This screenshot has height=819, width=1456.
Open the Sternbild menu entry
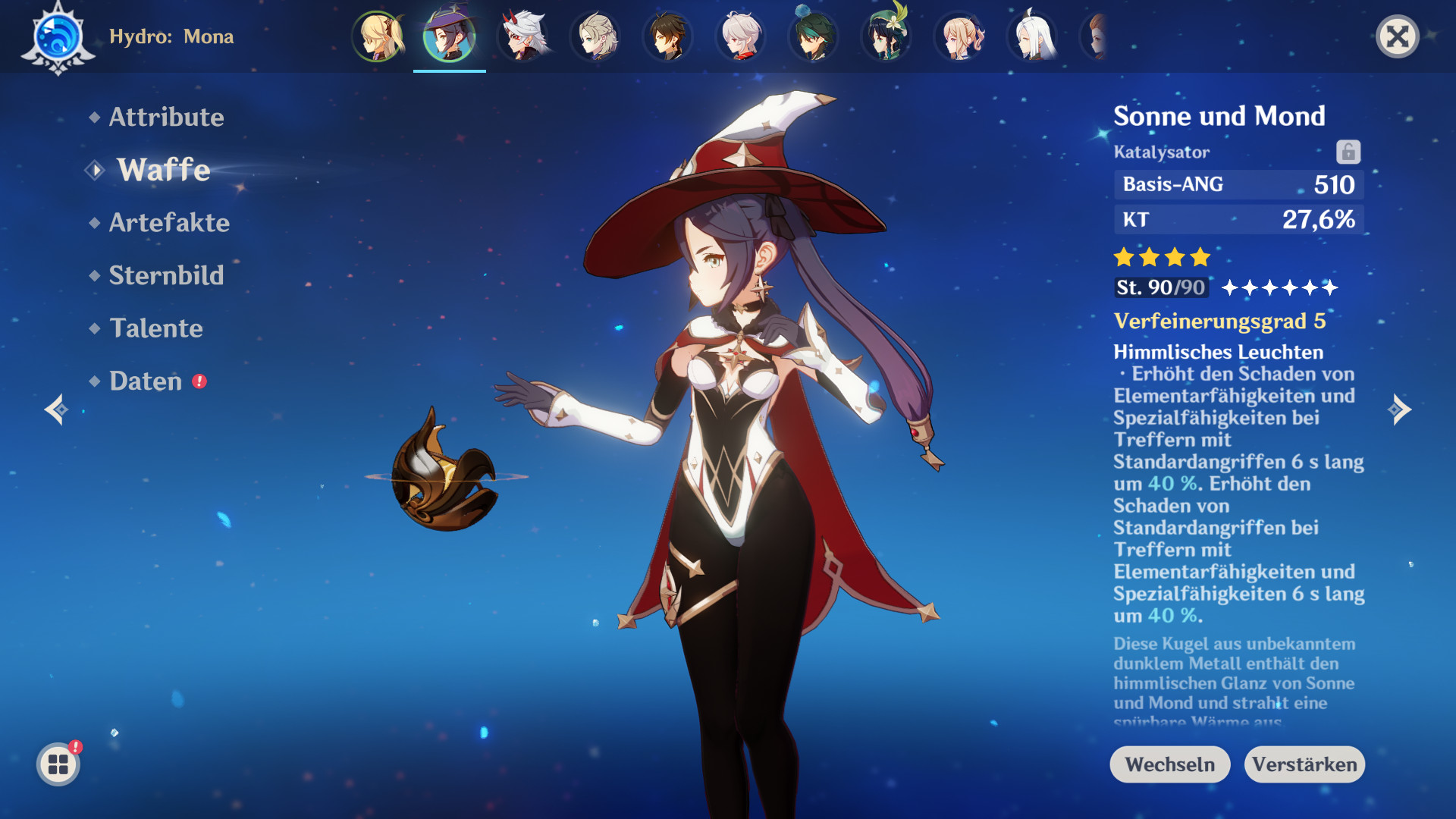[167, 276]
